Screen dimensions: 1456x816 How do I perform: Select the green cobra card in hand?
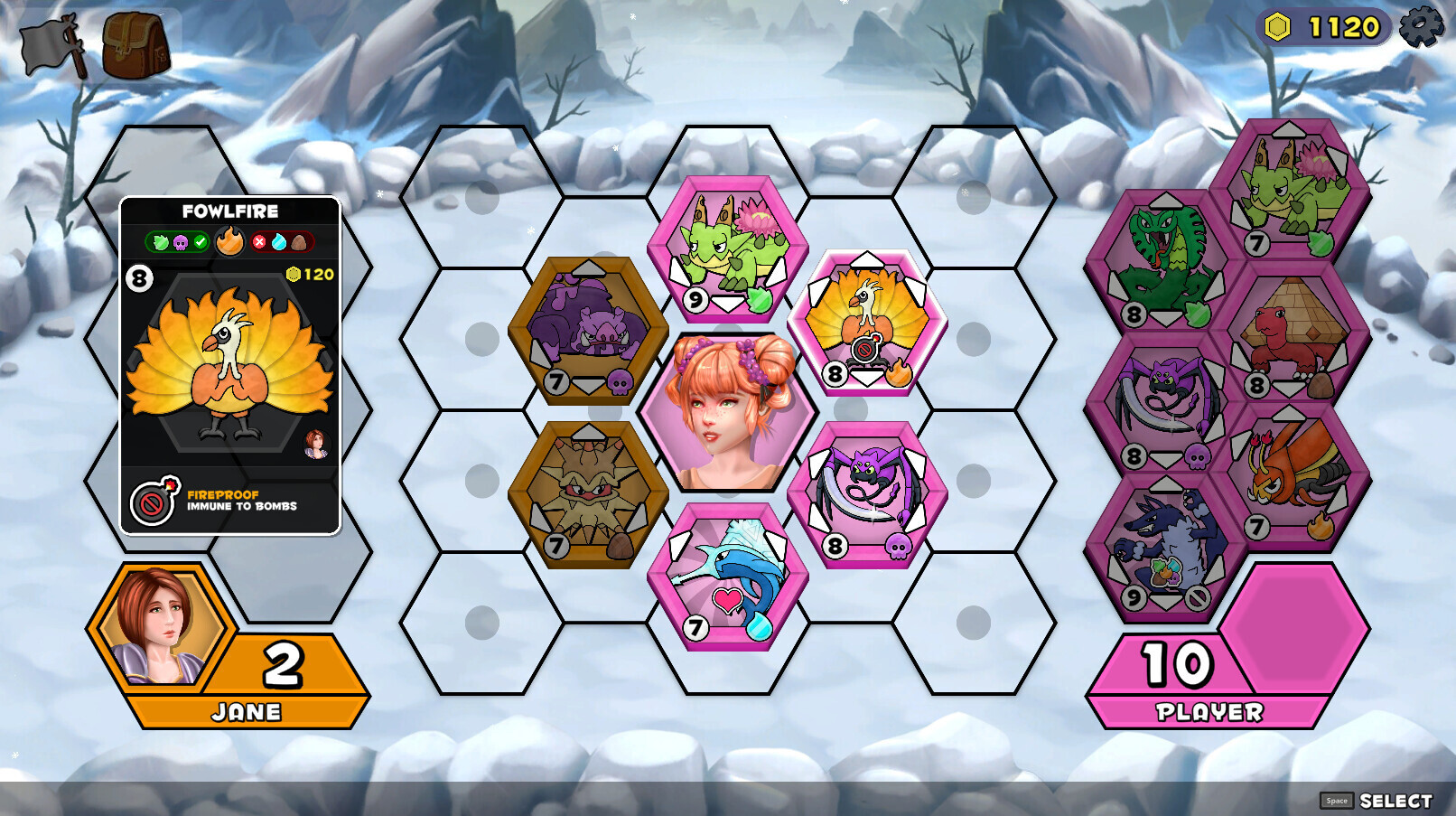click(1163, 262)
